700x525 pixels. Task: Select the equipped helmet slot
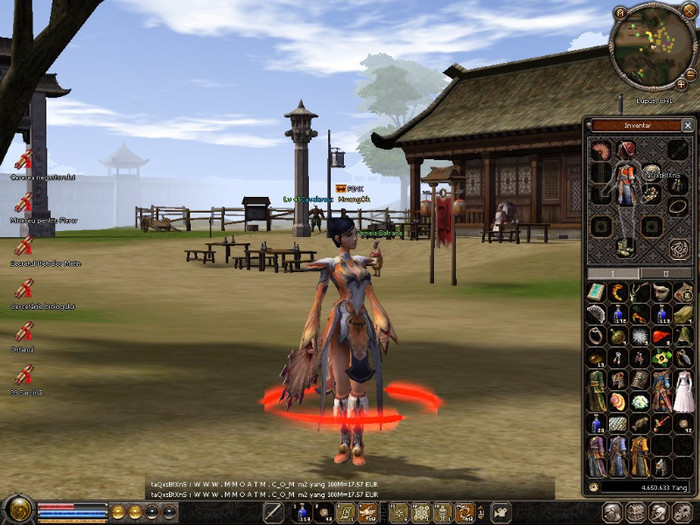tap(626, 150)
